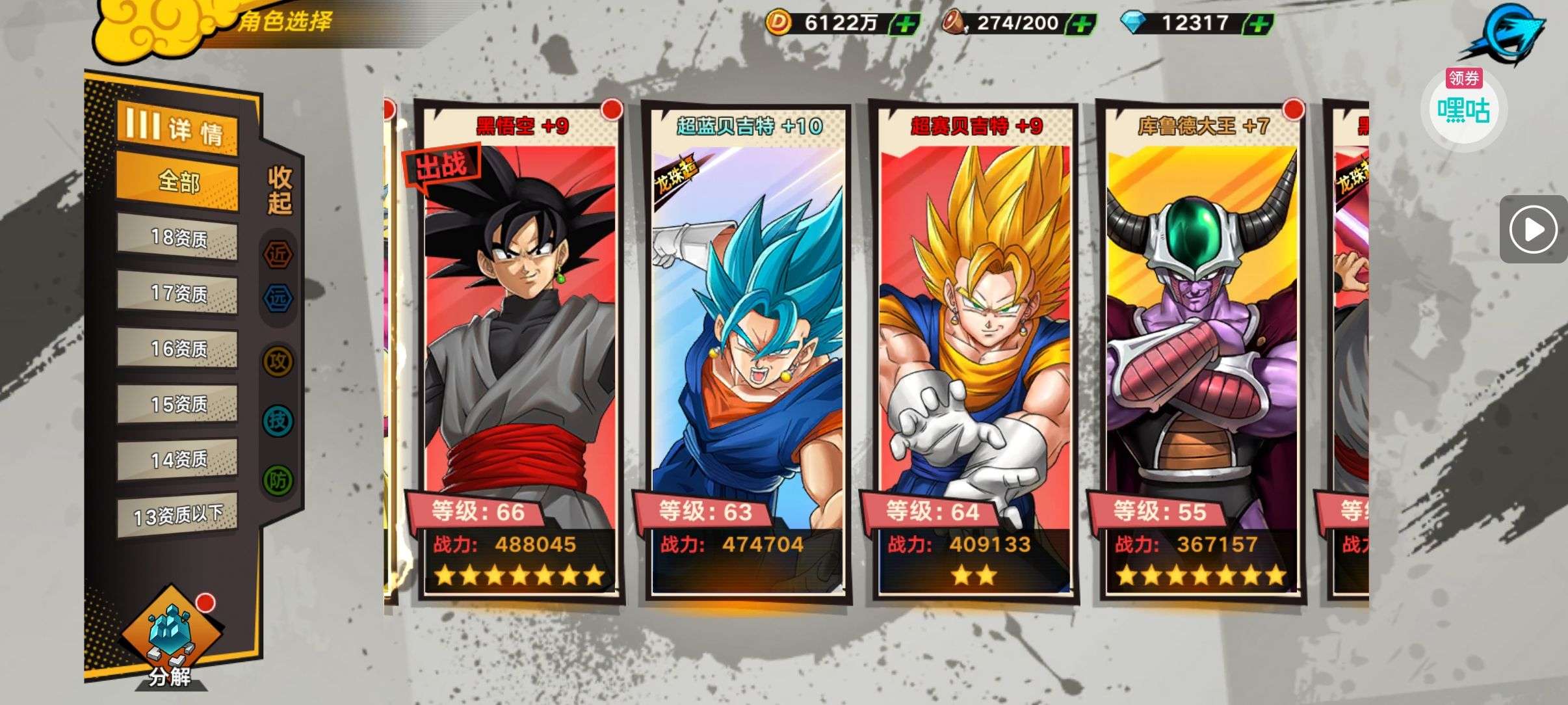This screenshot has width=1568, height=705.
Task: Toggle the 近 melee type filter
Action: [278, 255]
